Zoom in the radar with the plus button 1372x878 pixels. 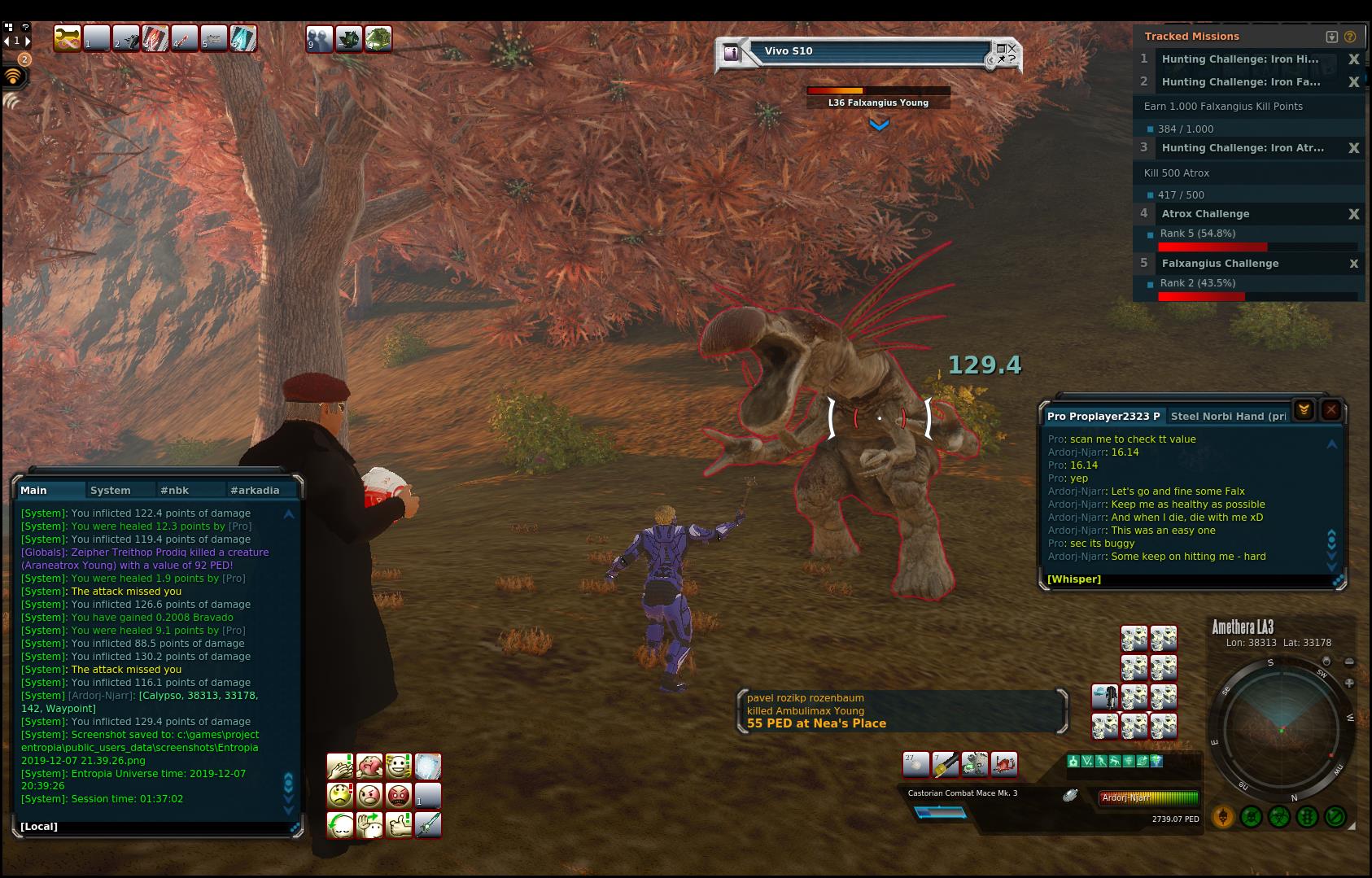pyautogui.click(x=1349, y=684)
